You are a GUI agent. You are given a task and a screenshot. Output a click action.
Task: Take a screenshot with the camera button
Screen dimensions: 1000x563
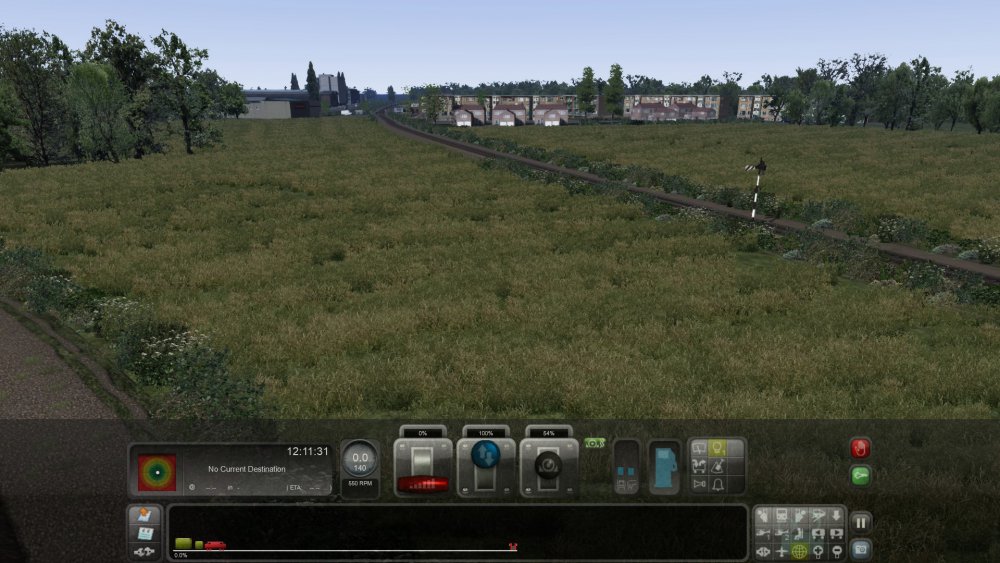pyautogui.click(x=860, y=548)
